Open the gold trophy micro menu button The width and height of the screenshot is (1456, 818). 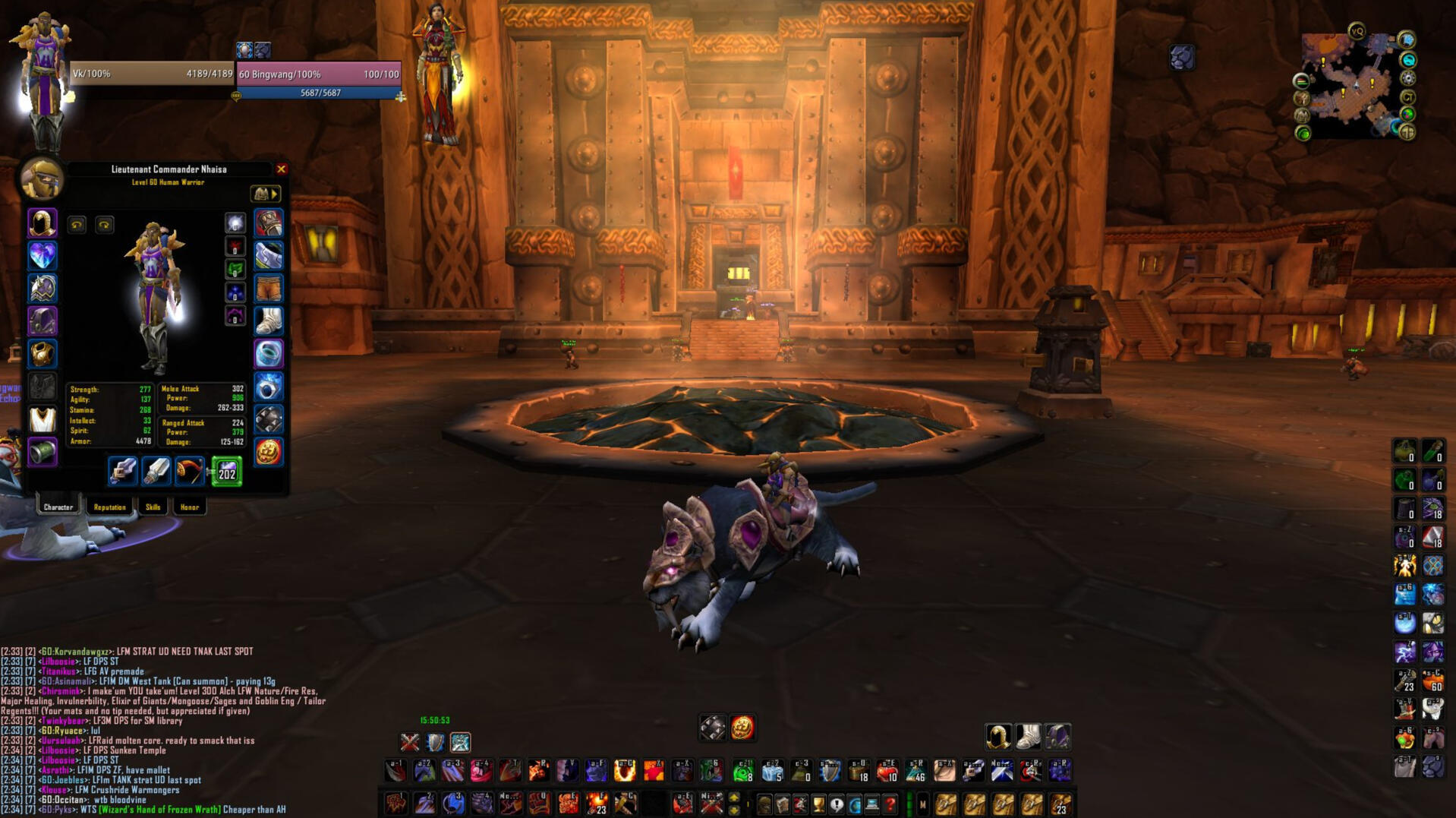(x=818, y=804)
